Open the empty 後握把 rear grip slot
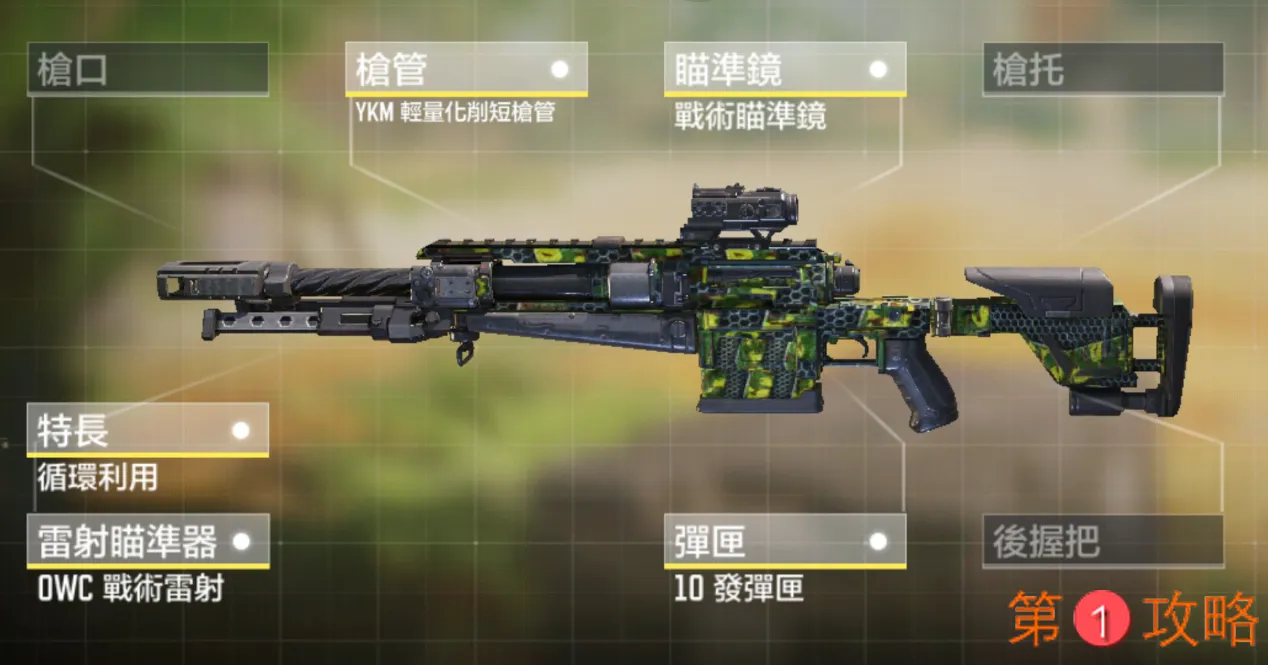Viewport: 1268px width, 665px height. [x=1102, y=541]
